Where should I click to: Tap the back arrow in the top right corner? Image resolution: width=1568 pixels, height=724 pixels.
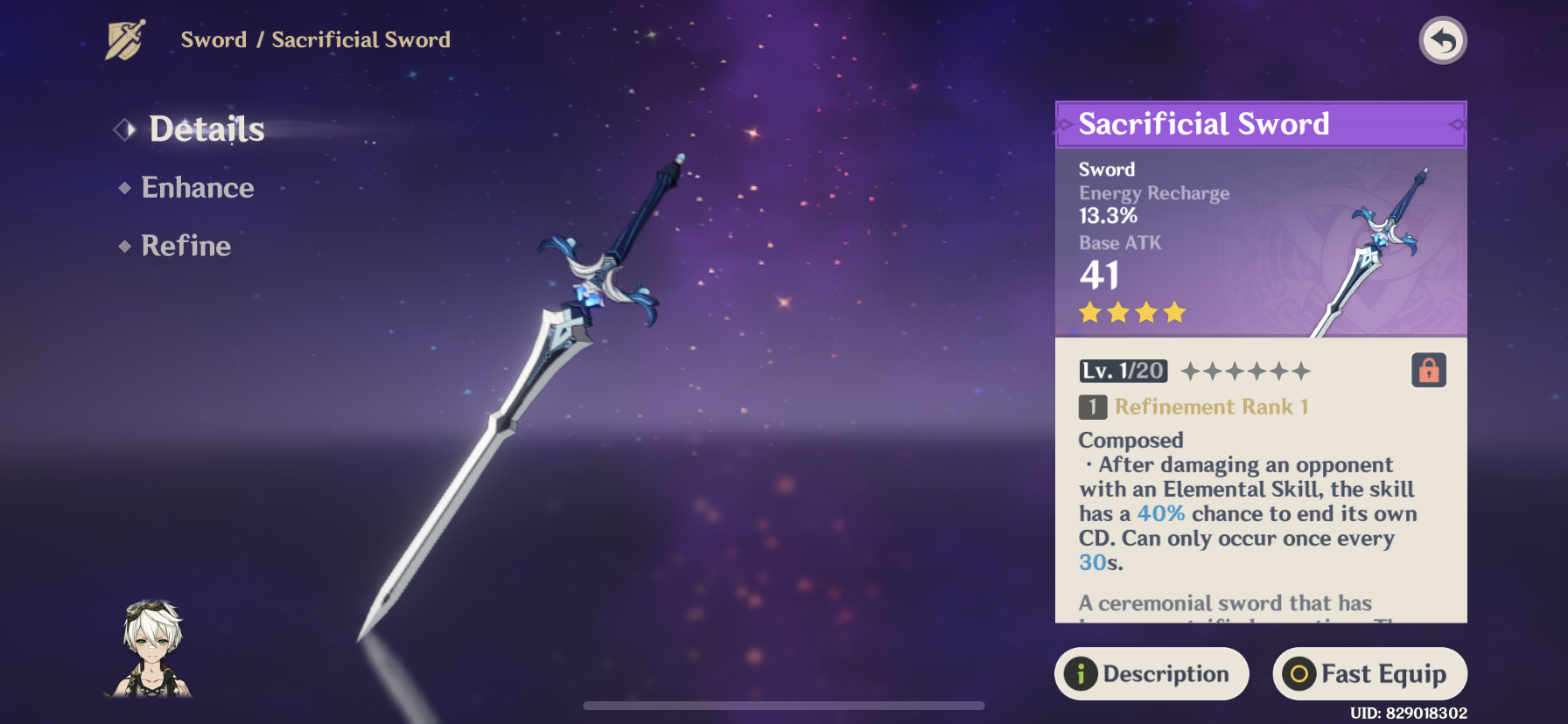[1443, 40]
